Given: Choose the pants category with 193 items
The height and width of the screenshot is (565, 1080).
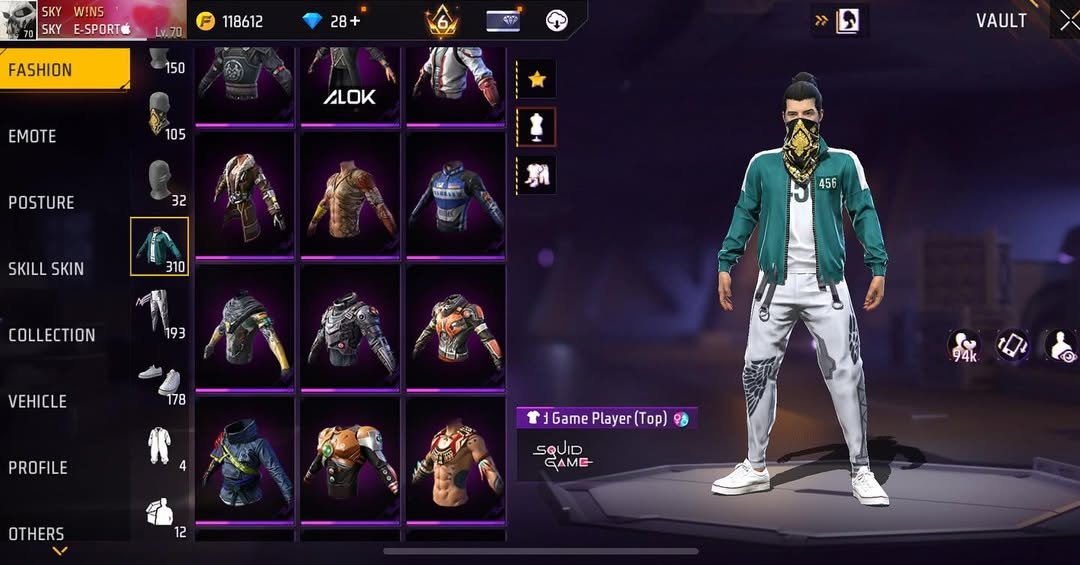Looking at the screenshot, I should click(160, 312).
